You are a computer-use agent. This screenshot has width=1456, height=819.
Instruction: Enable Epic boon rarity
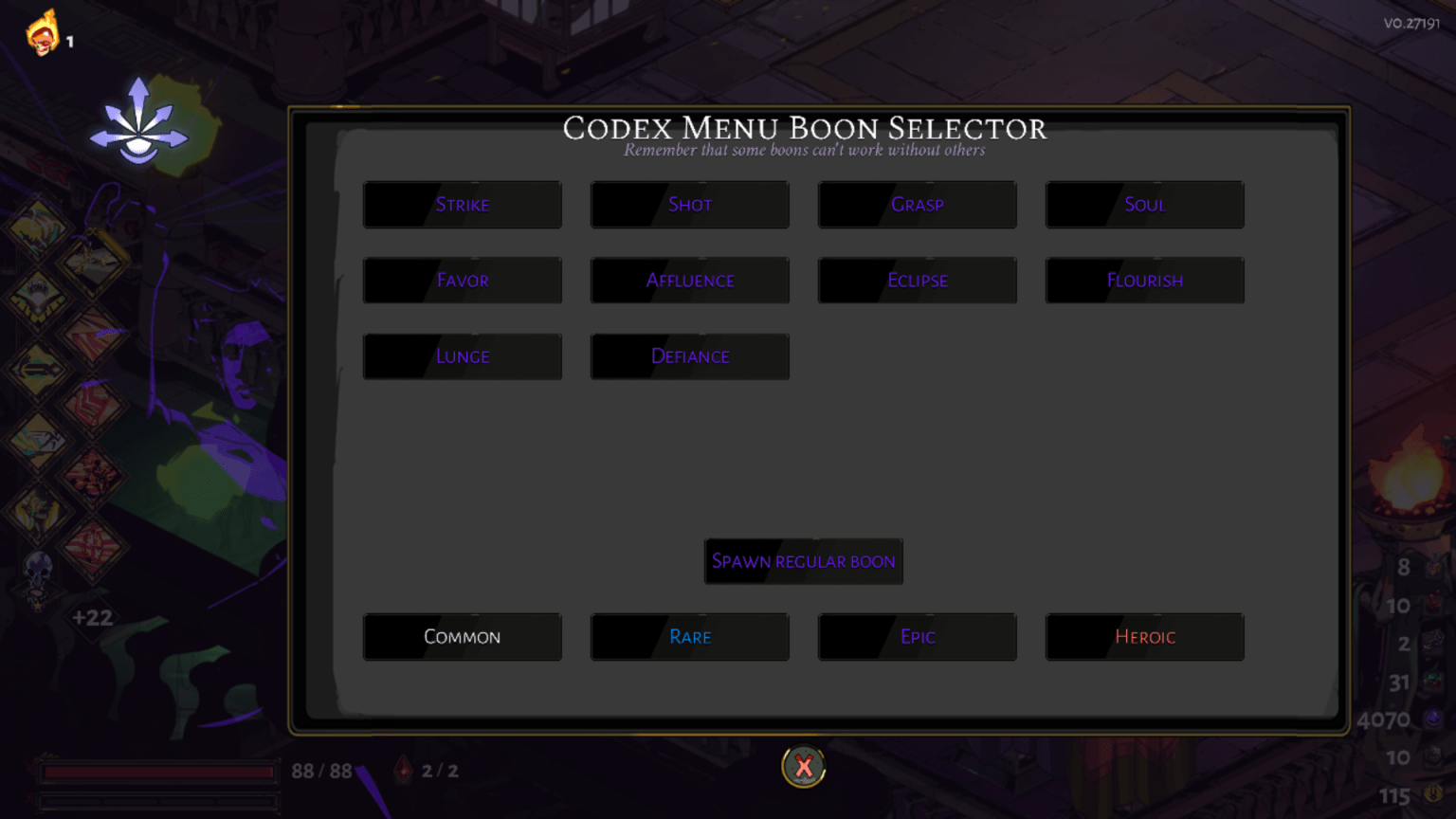[917, 637]
